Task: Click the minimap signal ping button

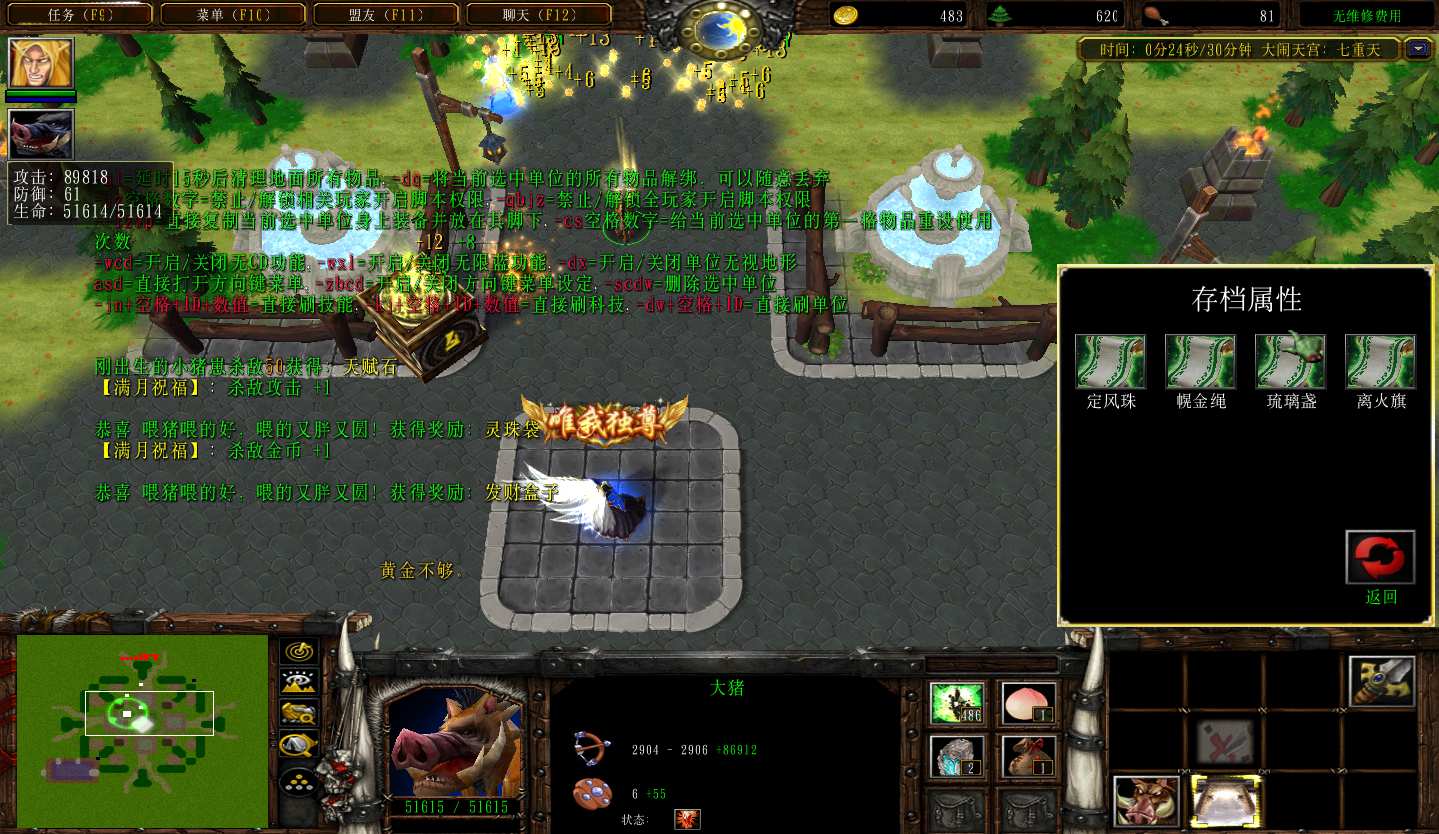Action: tap(298, 652)
